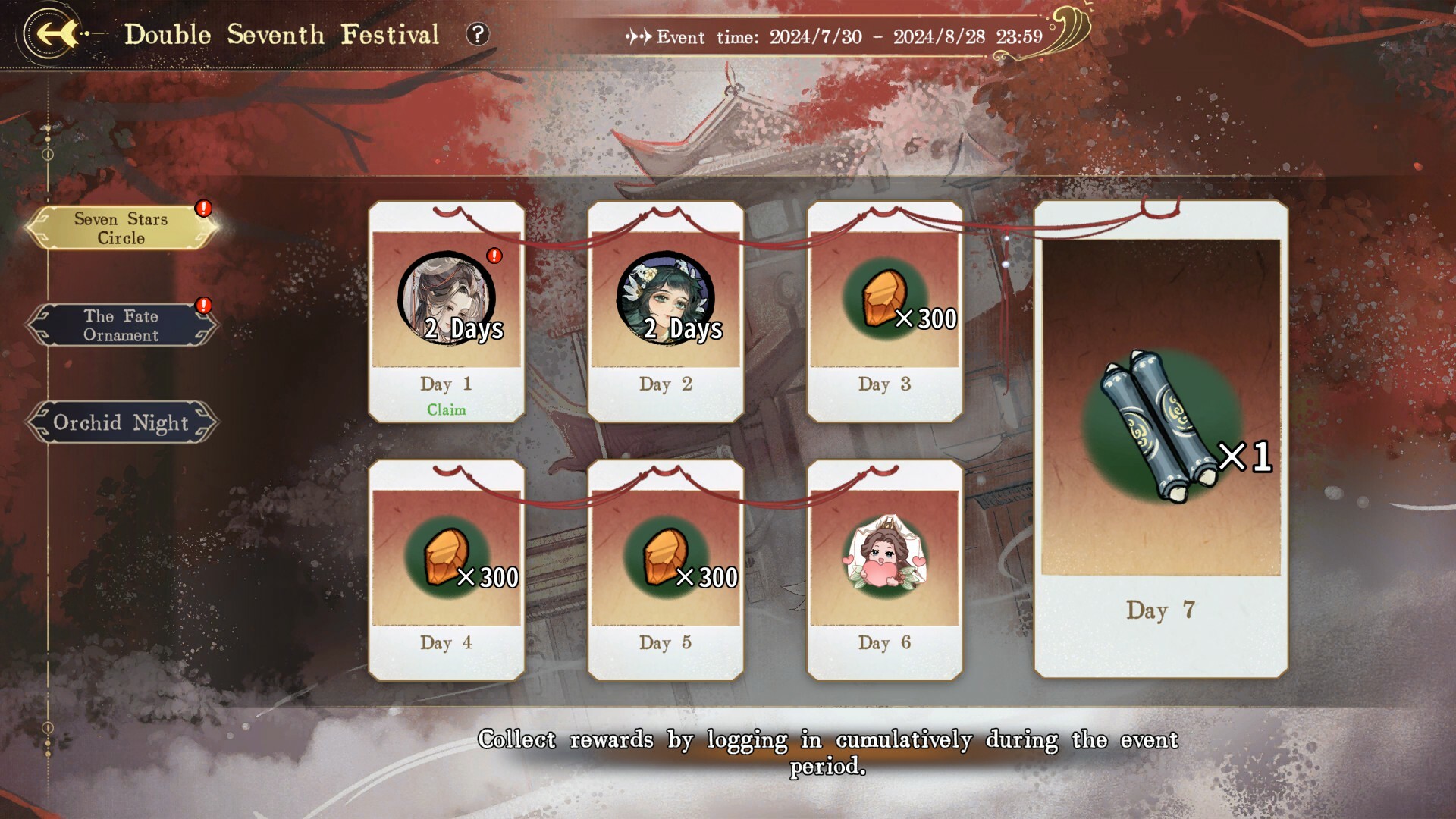This screenshot has height=819, width=1456.
Task: Switch to the Orchid Night tab
Action: 120,422
